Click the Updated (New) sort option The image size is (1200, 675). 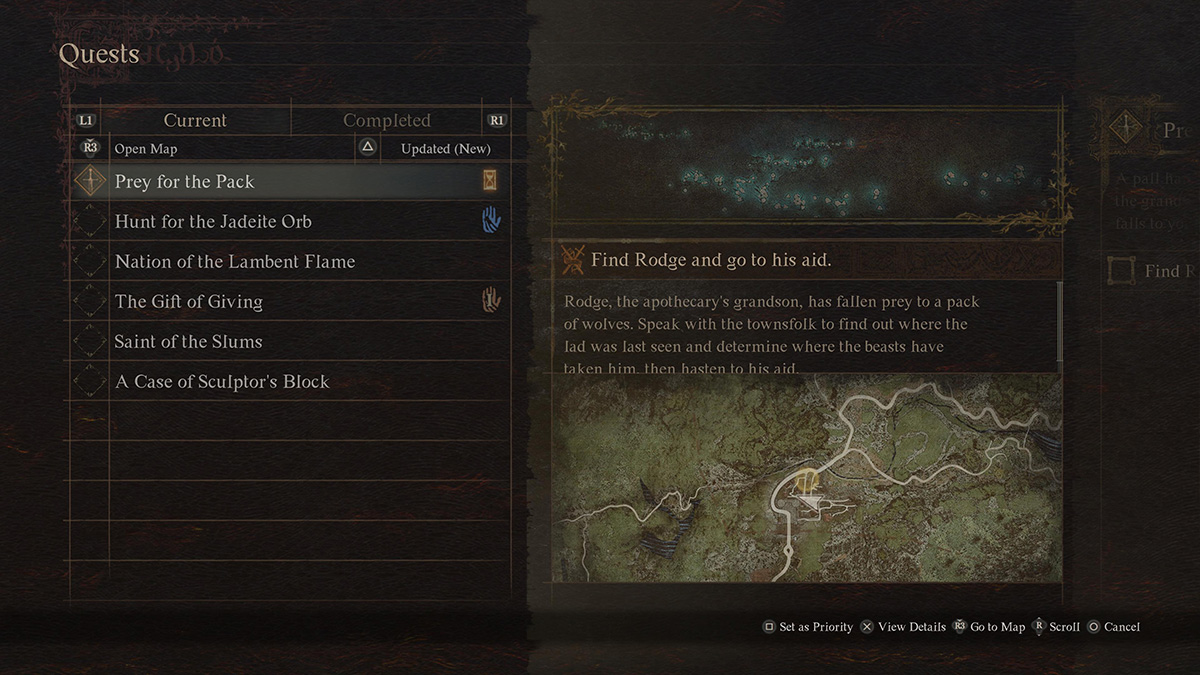[445, 149]
